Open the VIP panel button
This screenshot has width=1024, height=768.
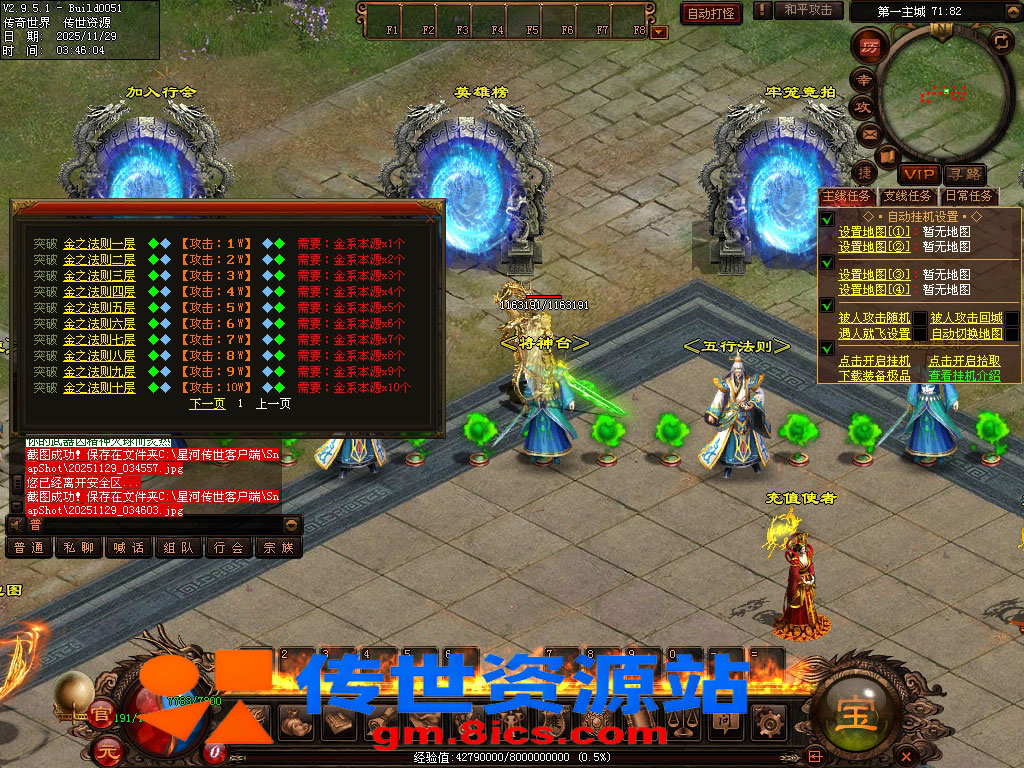917,174
